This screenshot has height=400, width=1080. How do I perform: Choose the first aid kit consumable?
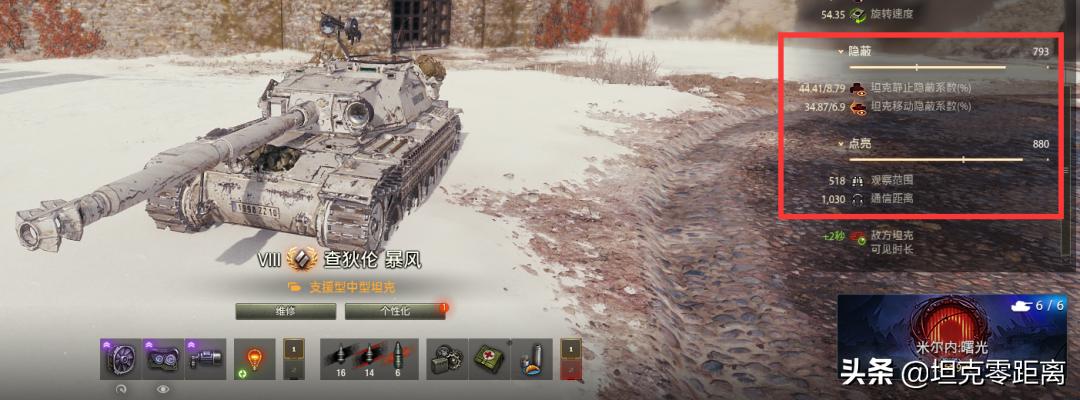tap(489, 360)
